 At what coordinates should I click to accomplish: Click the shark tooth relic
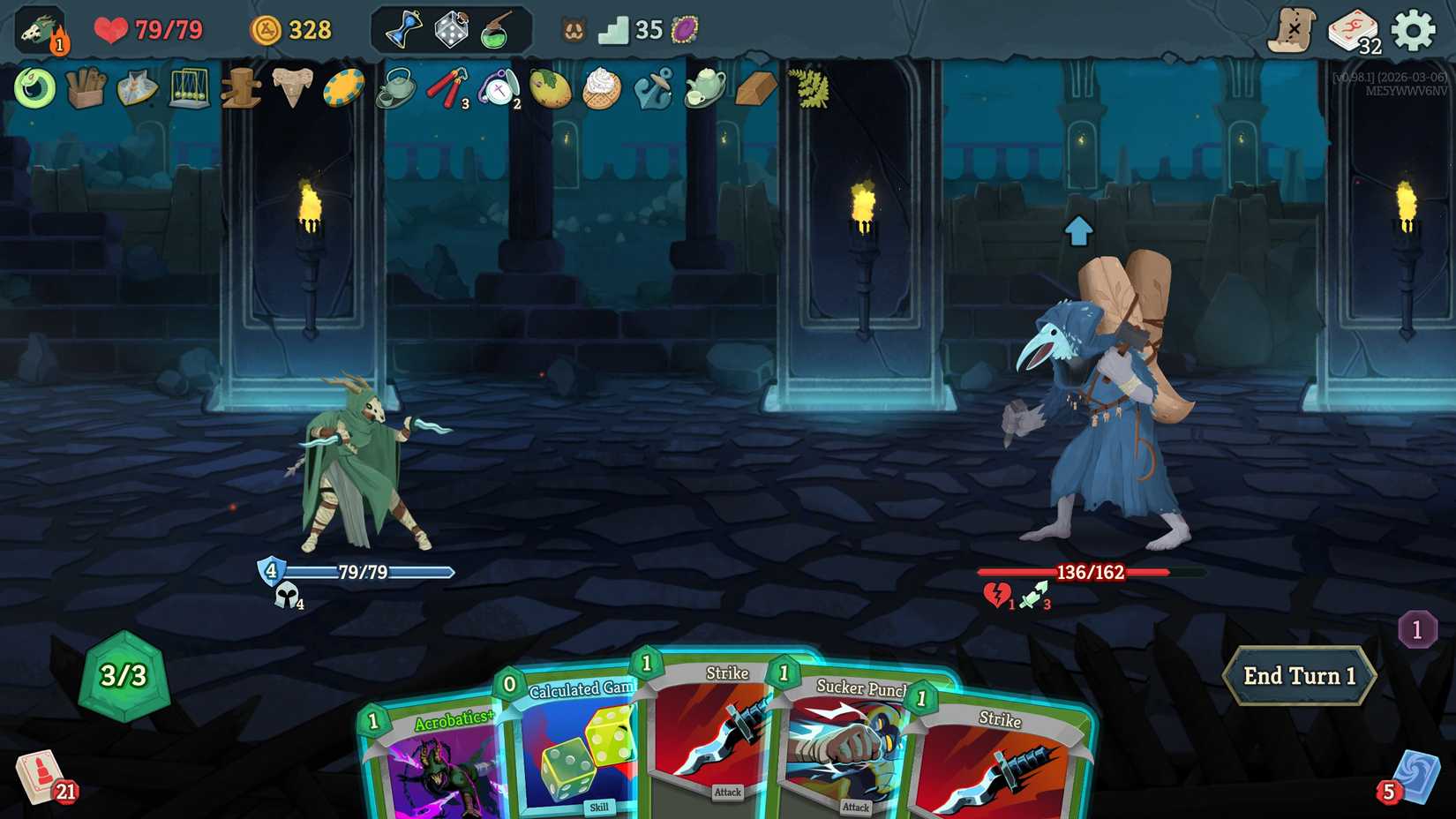293,88
